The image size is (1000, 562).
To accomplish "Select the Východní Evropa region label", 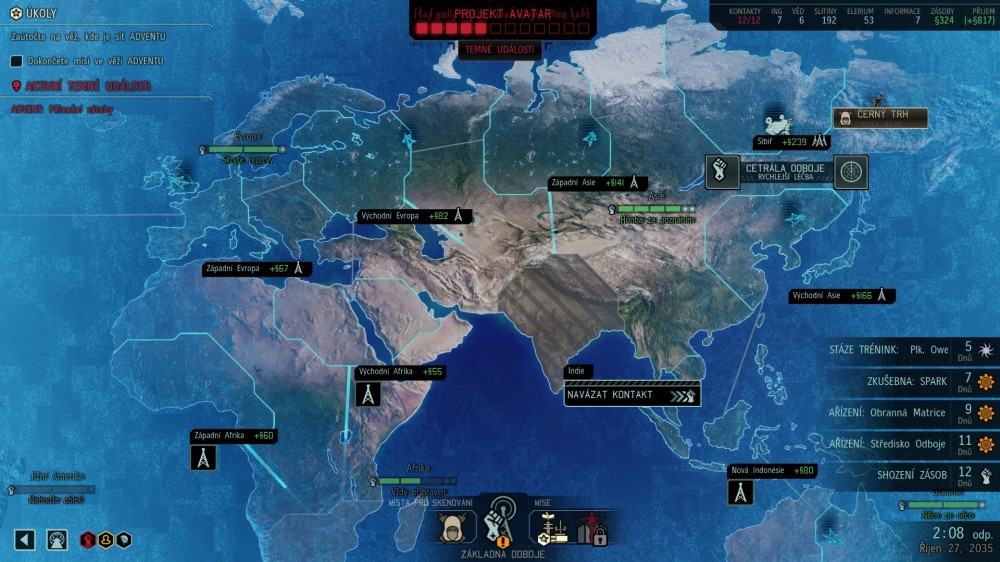I will [414, 216].
